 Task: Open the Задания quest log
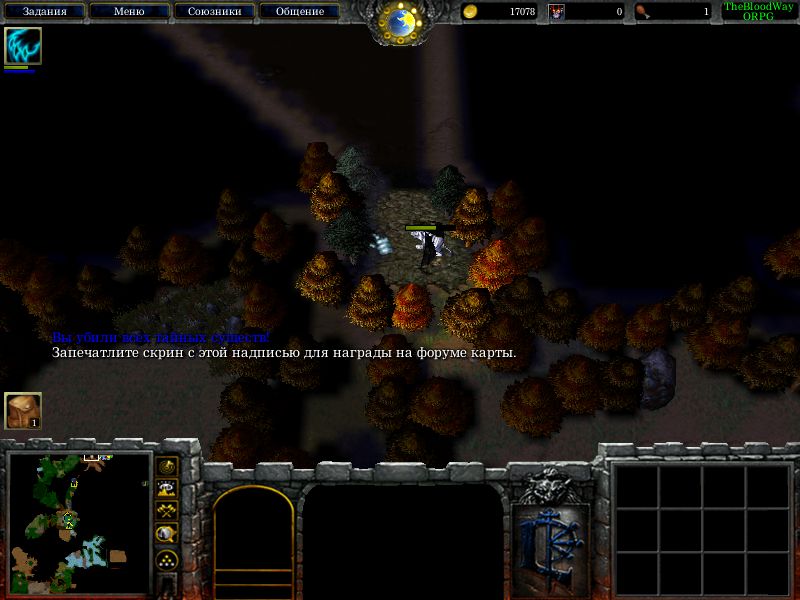click(44, 12)
